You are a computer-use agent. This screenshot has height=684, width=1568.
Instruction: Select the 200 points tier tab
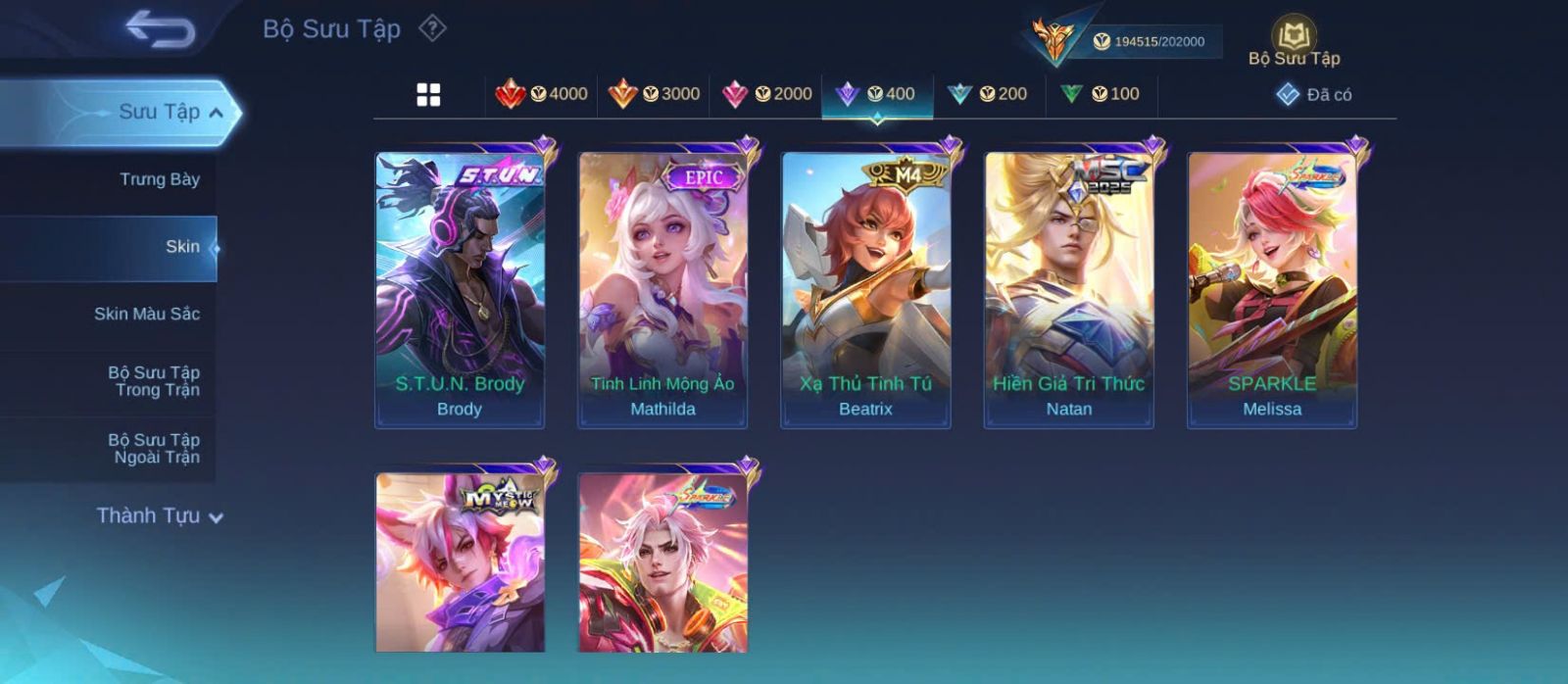pyautogui.click(x=988, y=94)
